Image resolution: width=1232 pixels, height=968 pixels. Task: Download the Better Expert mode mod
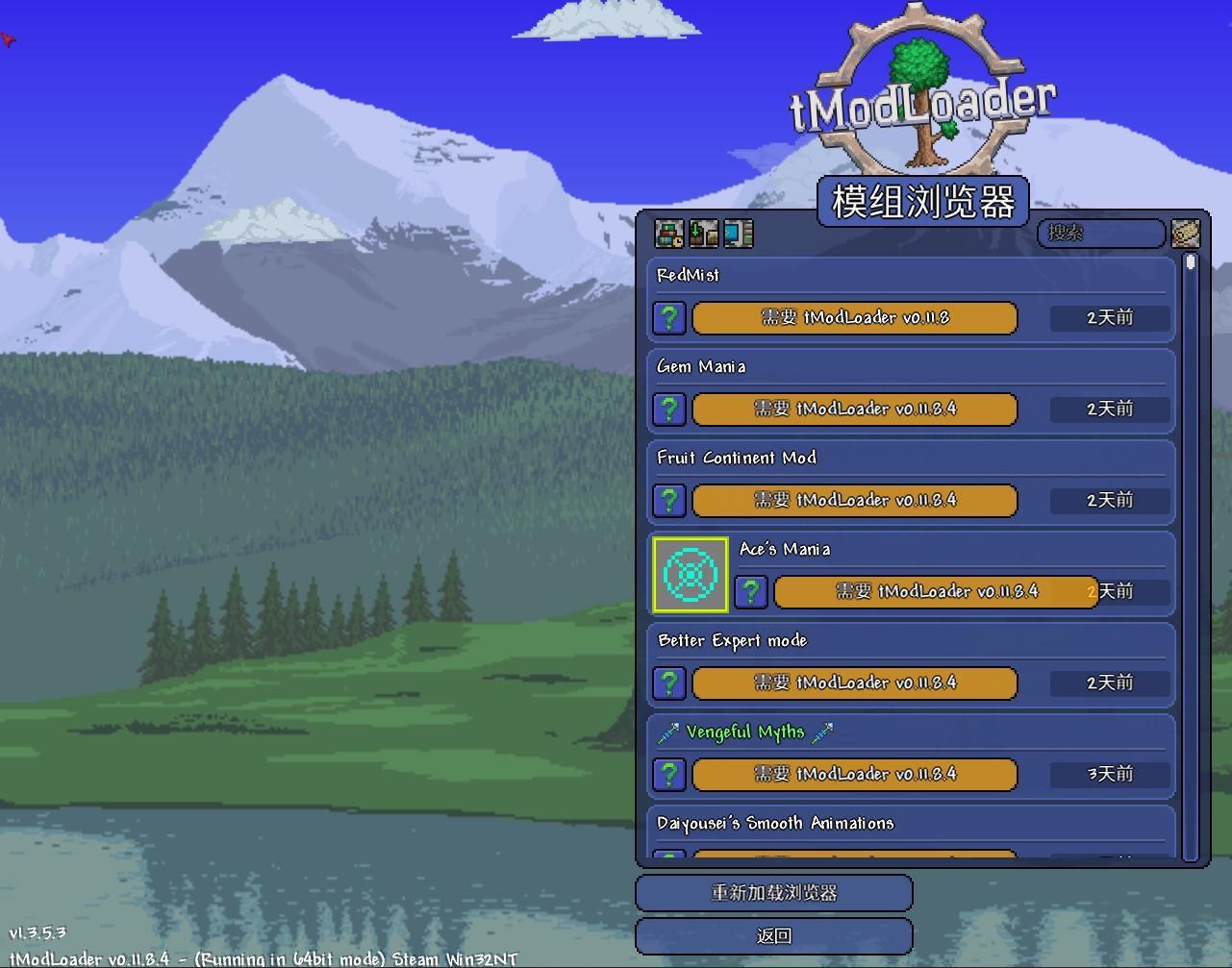coord(853,683)
